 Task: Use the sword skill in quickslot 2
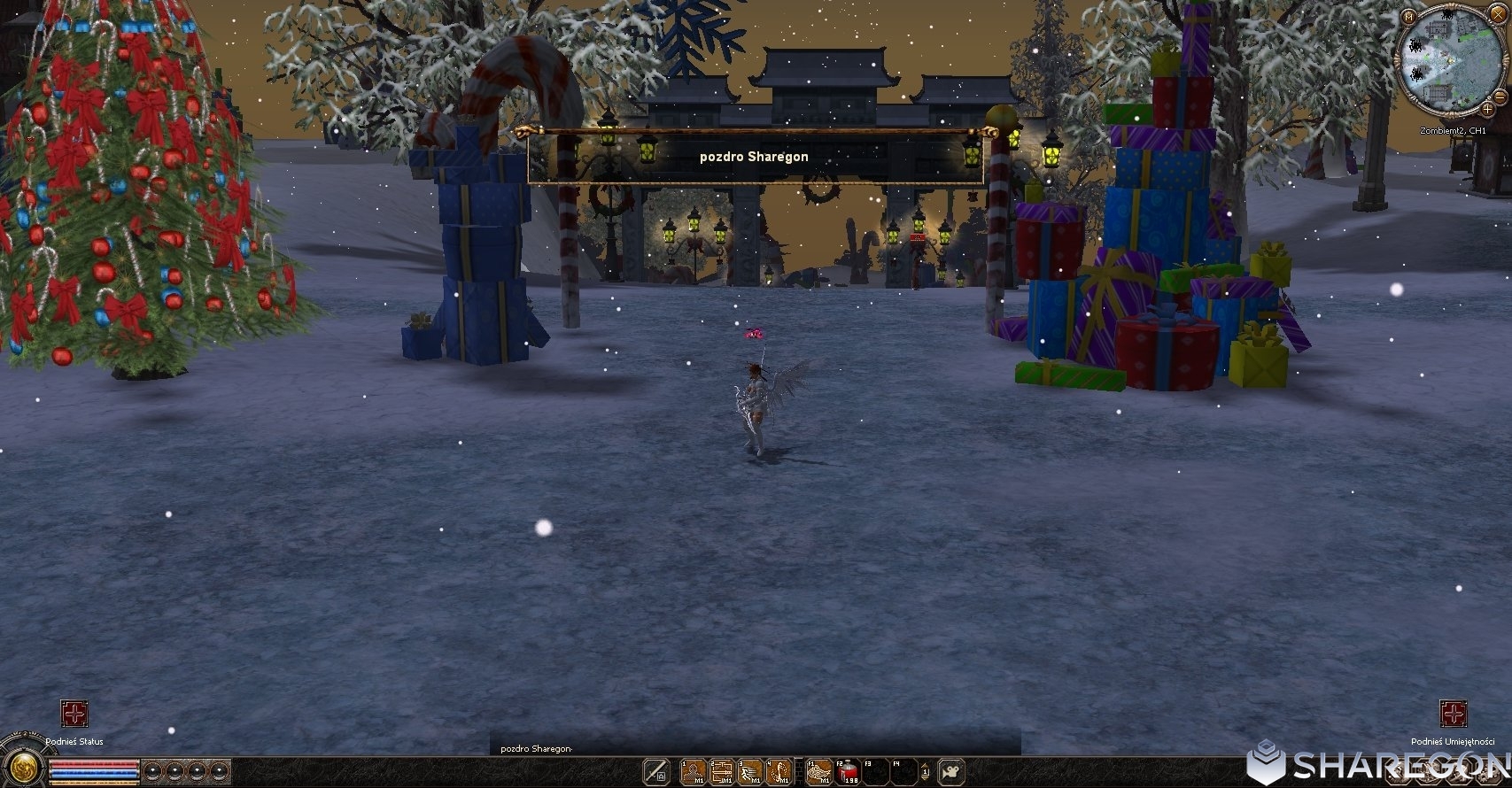click(722, 771)
